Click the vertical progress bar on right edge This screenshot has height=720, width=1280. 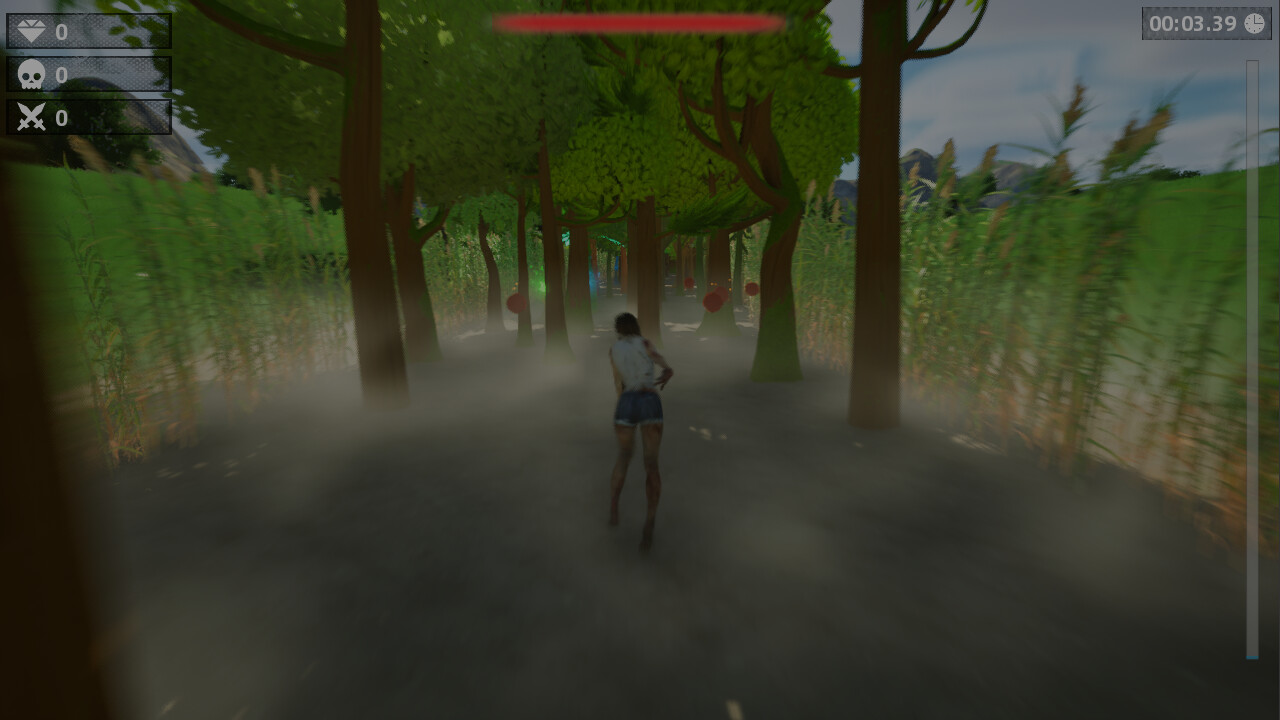click(x=1251, y=360)
